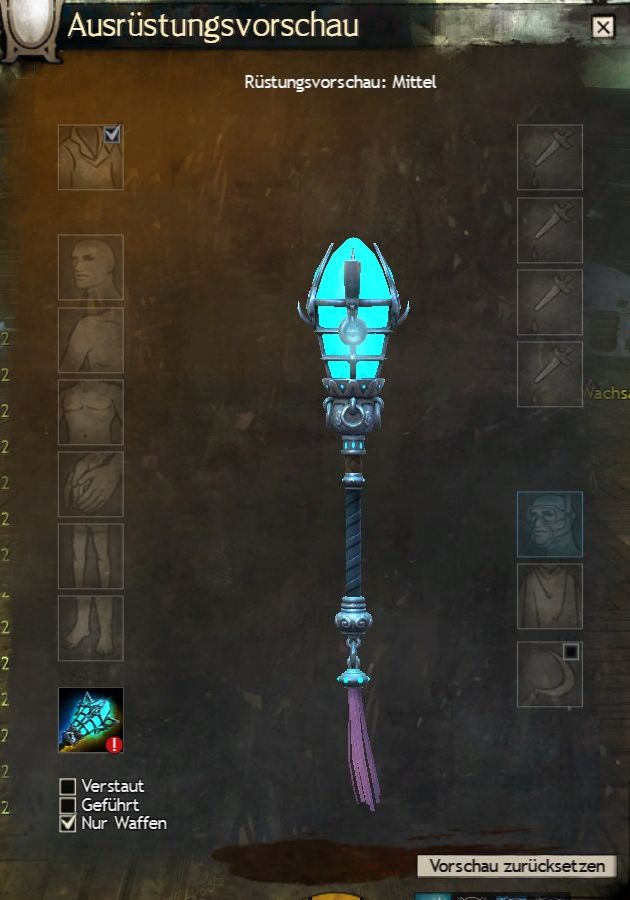
Task: Select the breathing mask aquatic slot
Action: [x=549, y=524]
